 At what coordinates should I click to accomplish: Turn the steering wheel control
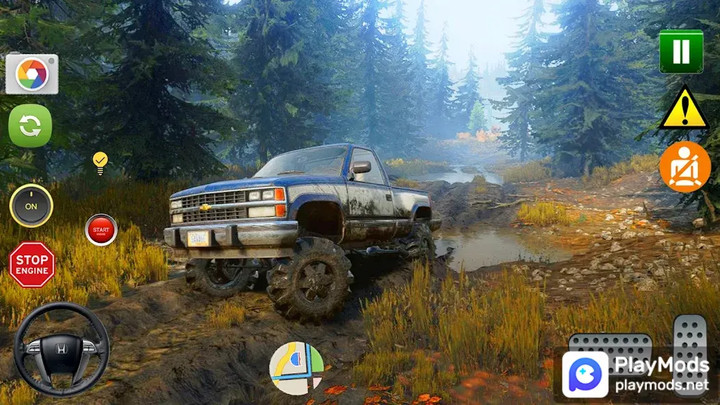click(61, 349)
